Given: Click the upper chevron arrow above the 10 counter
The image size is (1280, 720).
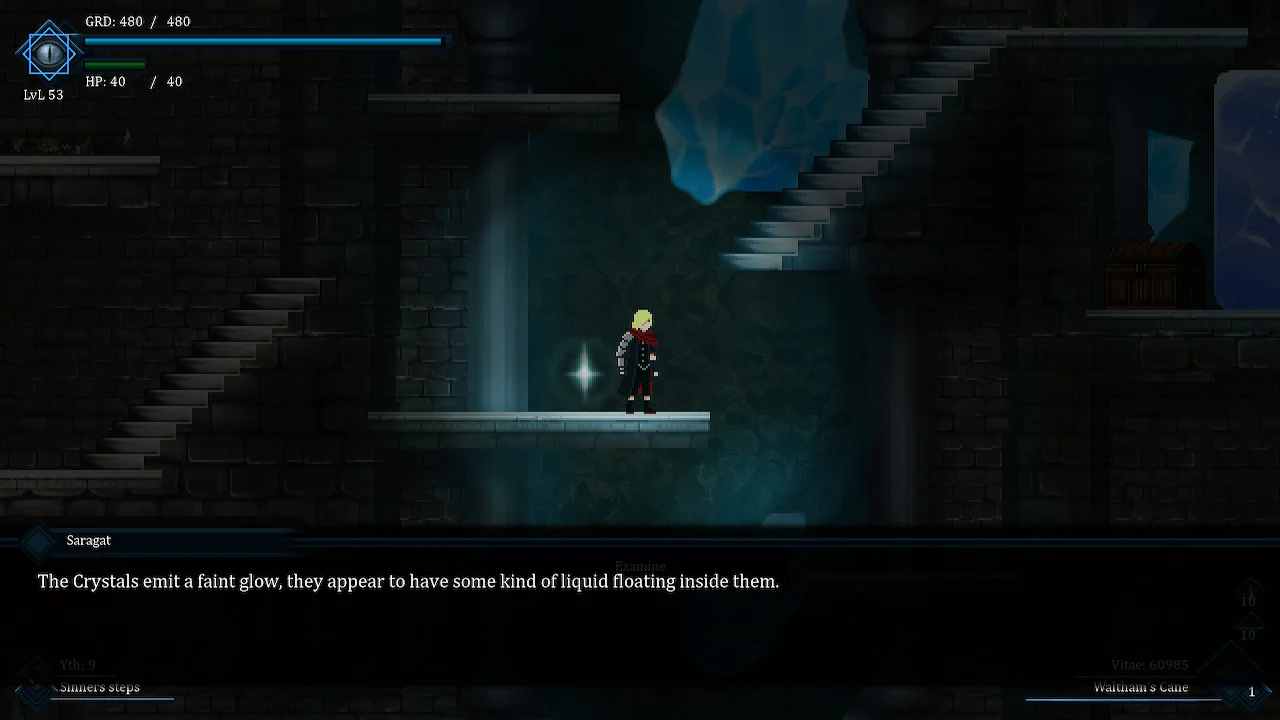Looking at the screenshot, I should tap(1248, 590).
